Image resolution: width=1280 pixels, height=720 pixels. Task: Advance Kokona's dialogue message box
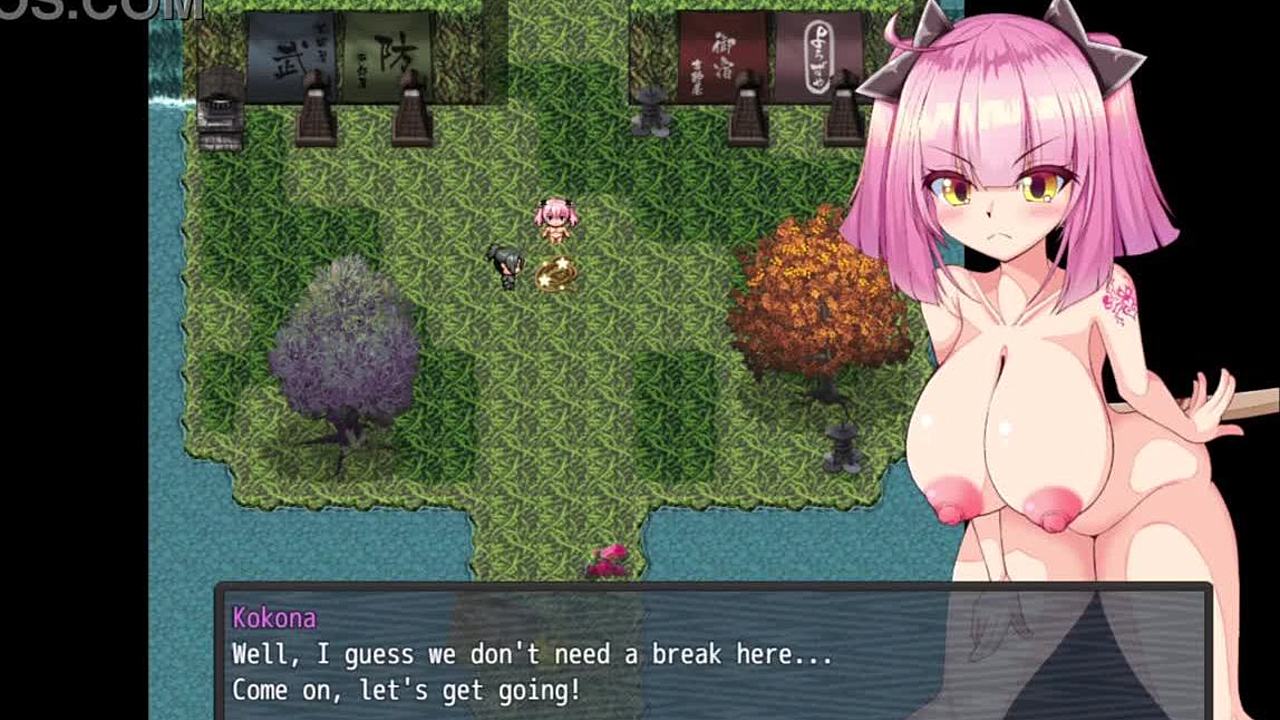point(640,655)
